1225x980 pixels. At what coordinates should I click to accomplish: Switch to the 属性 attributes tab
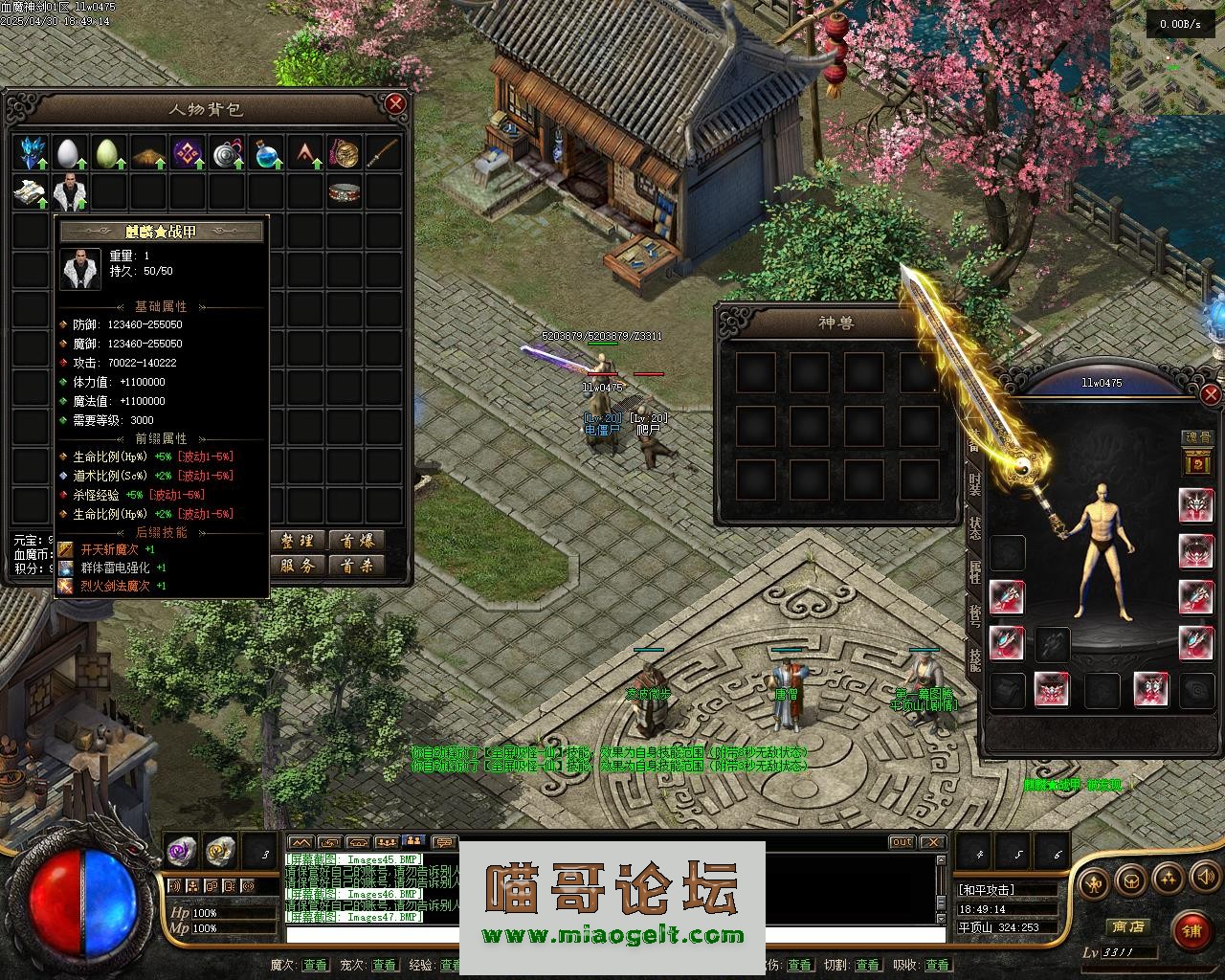pyautogui.click(x=974, y=571)
